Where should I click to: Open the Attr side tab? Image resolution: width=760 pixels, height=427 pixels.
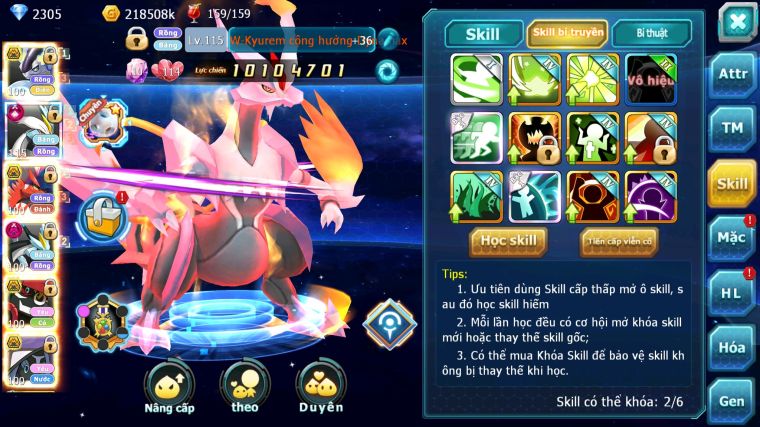(x=732, y=75)
